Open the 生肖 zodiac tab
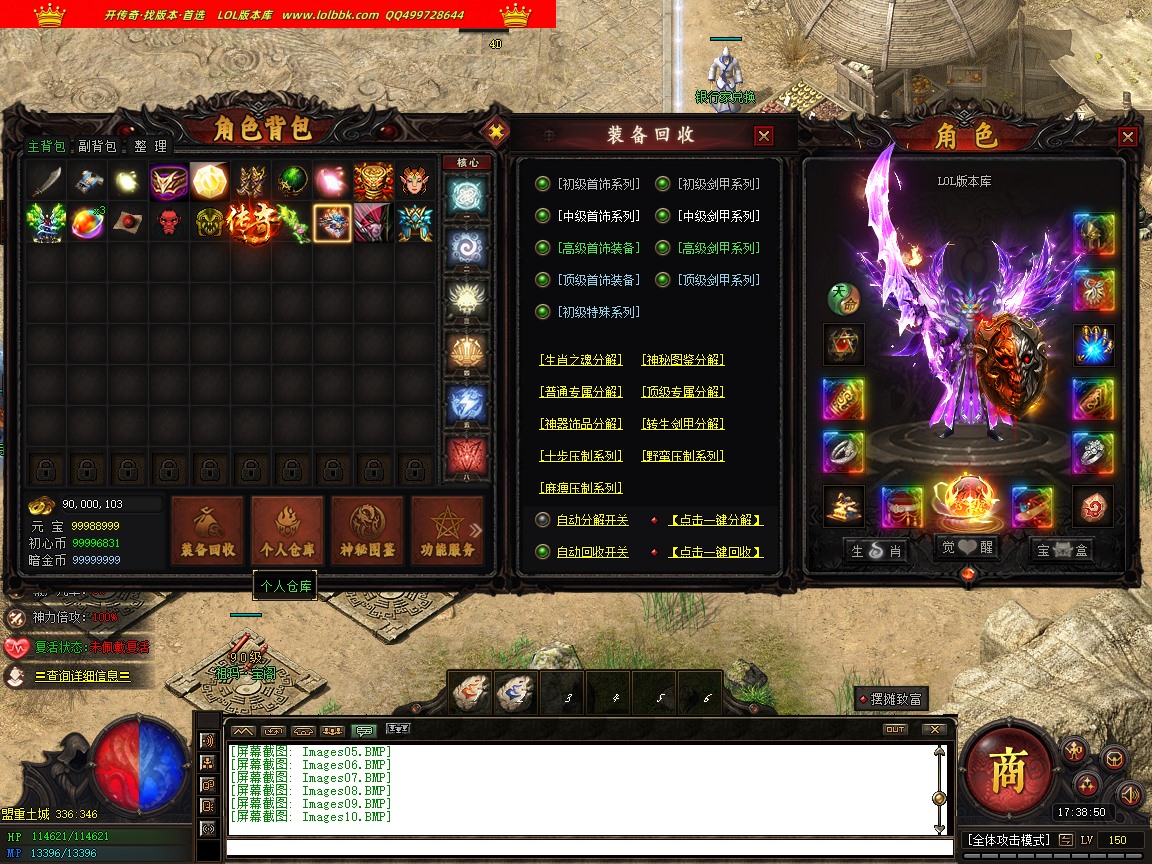Viewport: 1152px width, 864px height. [877, 550]
